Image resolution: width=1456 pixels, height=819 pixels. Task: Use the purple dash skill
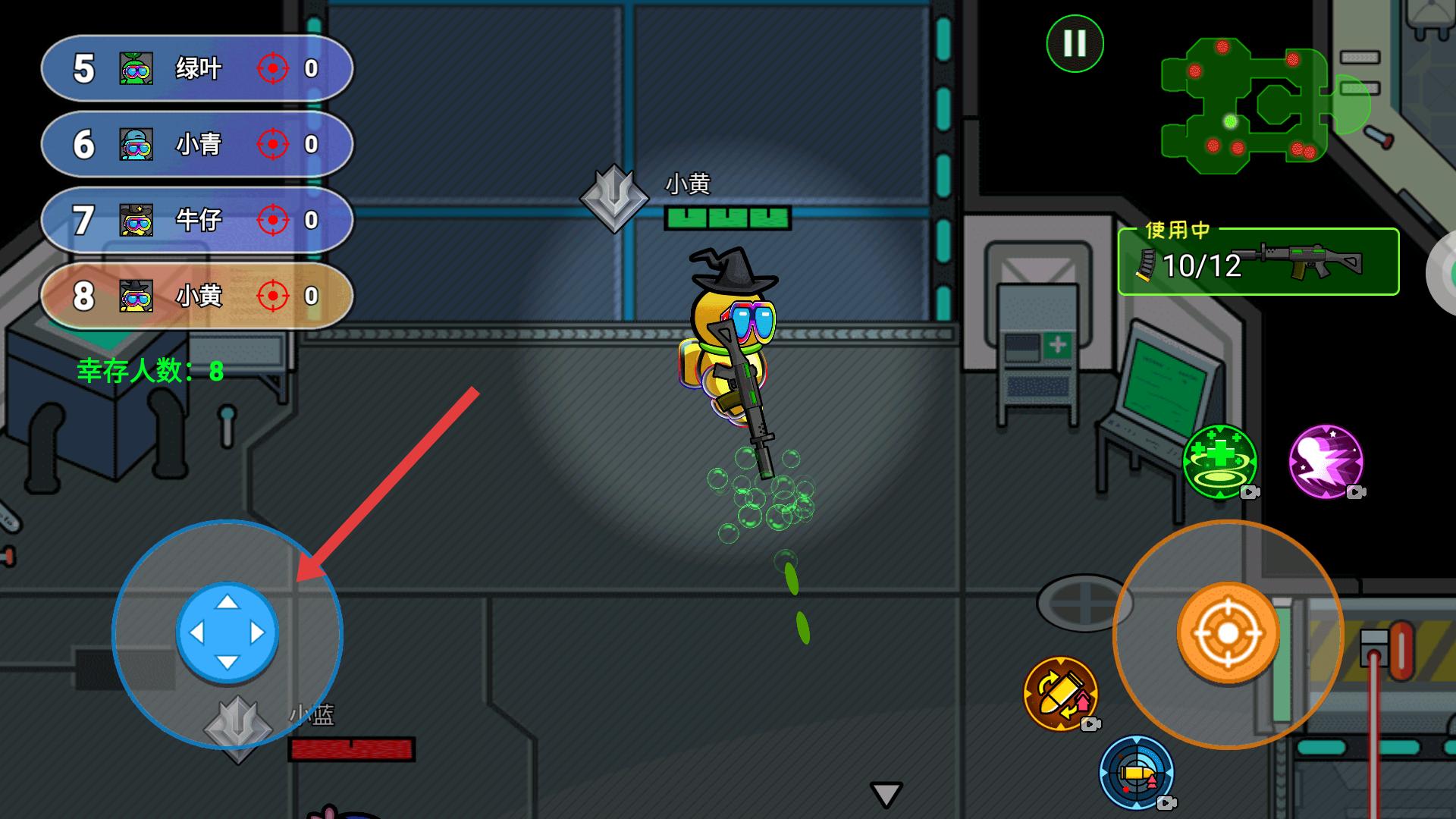point(1326,461)
